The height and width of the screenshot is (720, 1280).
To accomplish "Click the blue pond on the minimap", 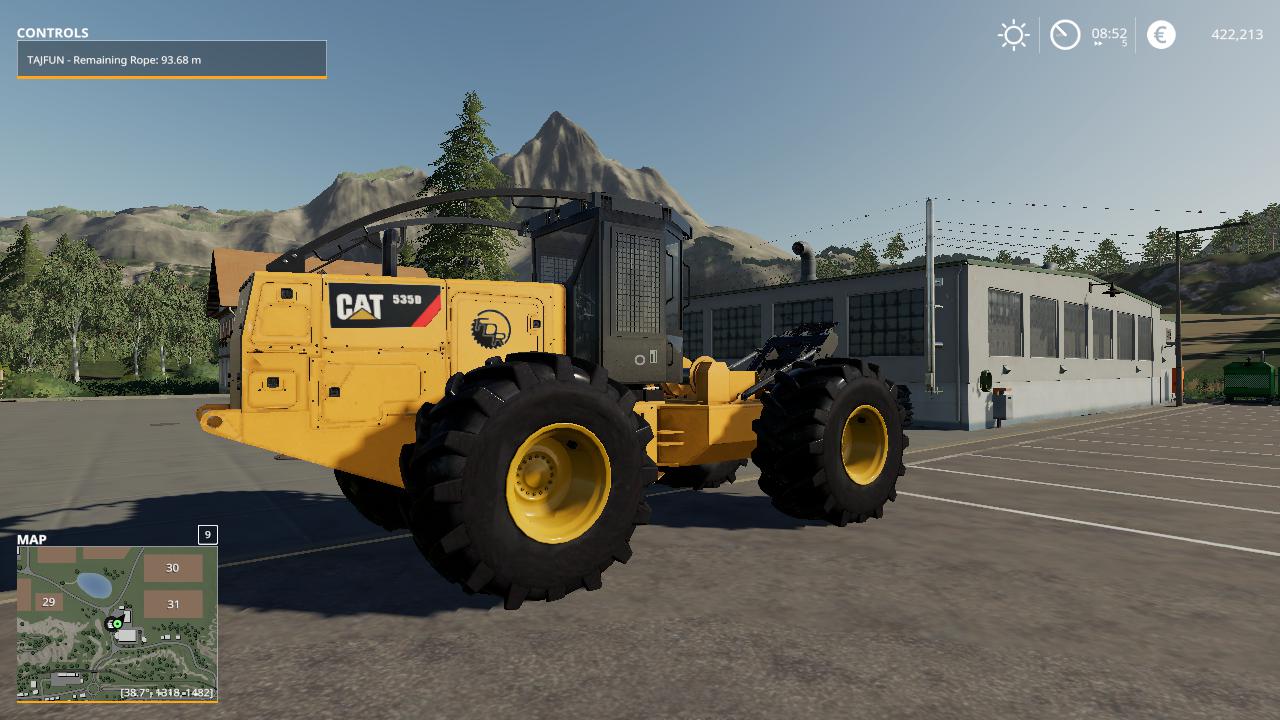I will coord(94,585).
